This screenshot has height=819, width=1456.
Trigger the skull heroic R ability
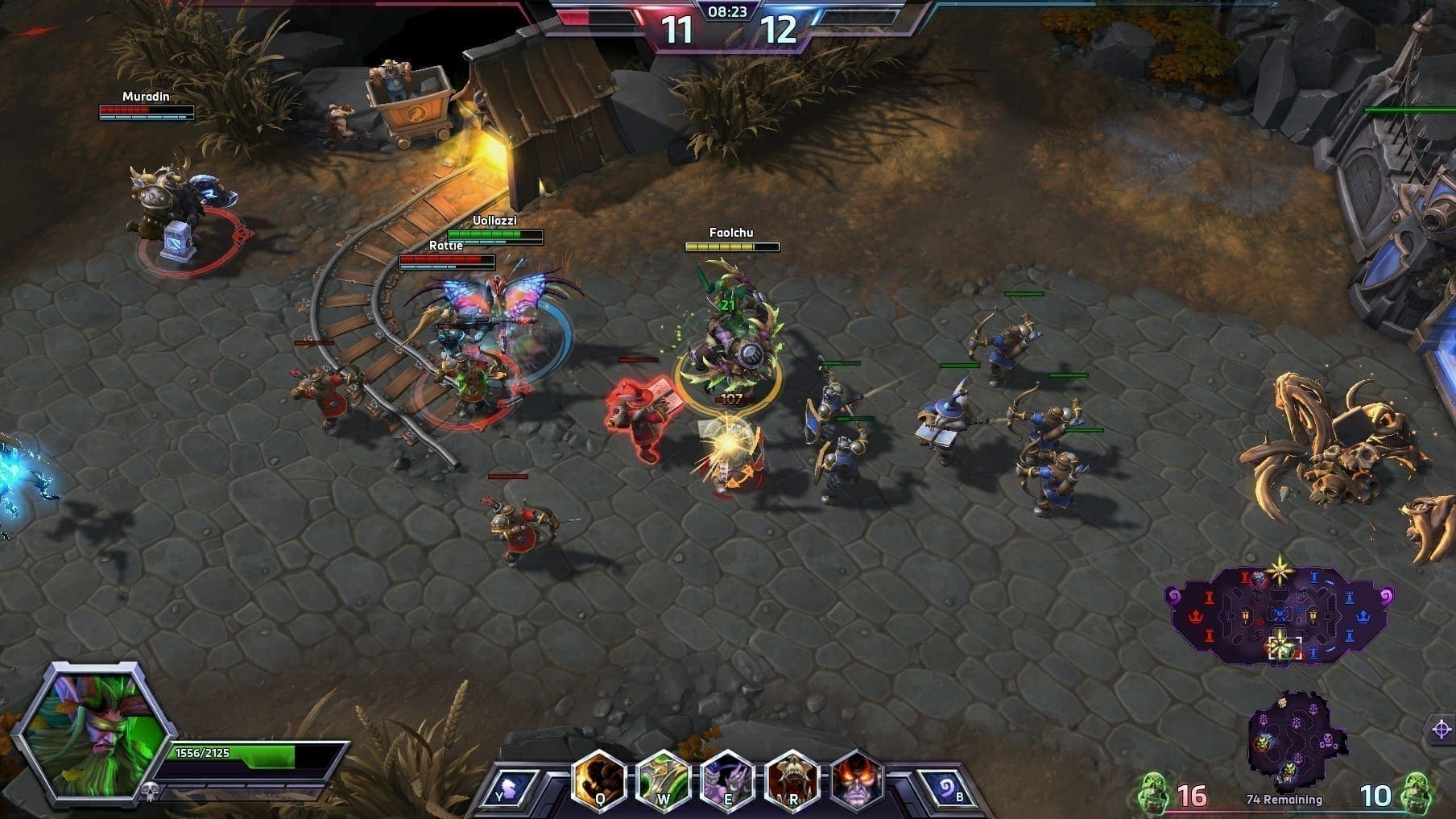(792, 780)
